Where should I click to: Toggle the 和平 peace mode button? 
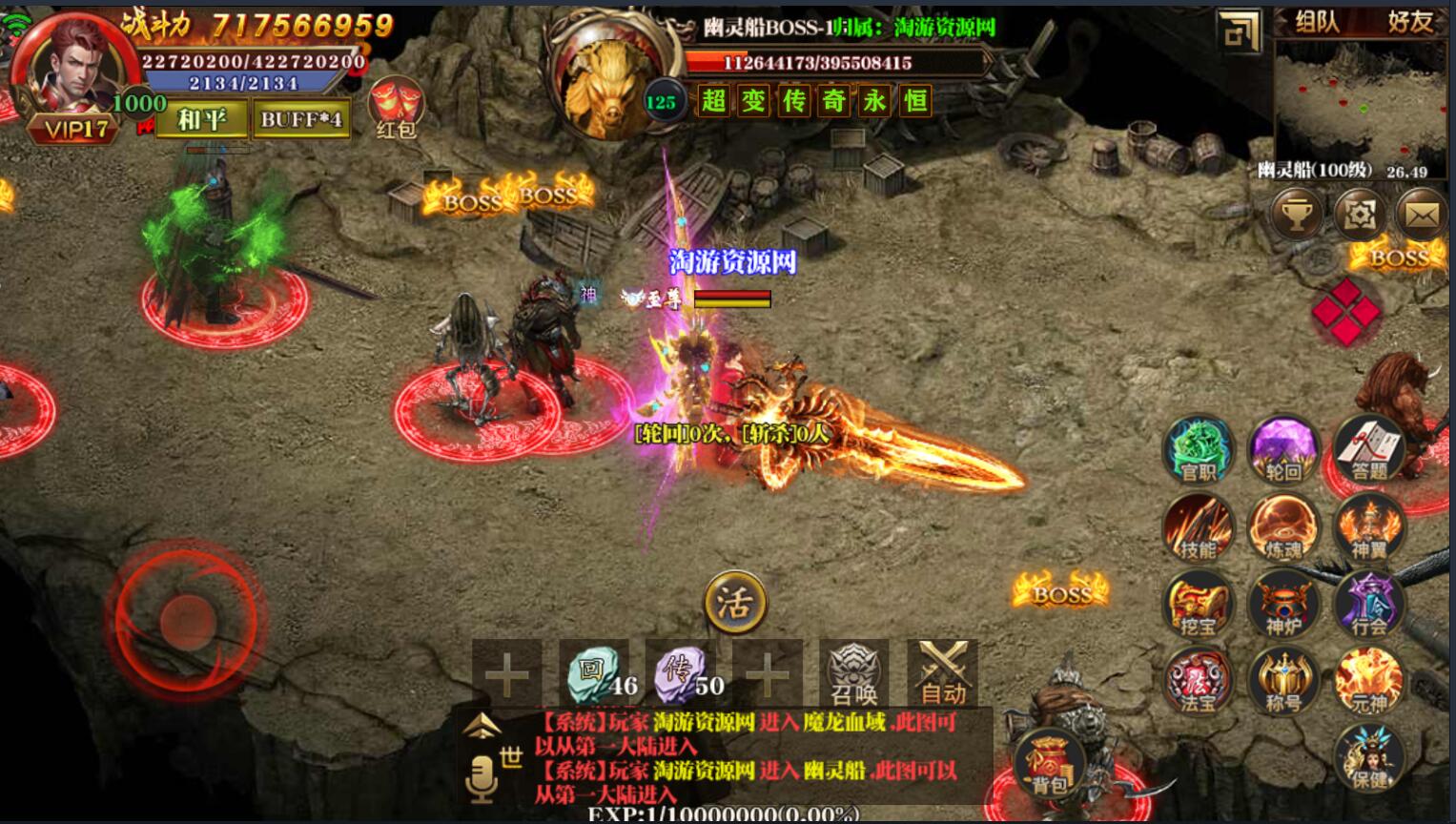[x=202, y=119]
